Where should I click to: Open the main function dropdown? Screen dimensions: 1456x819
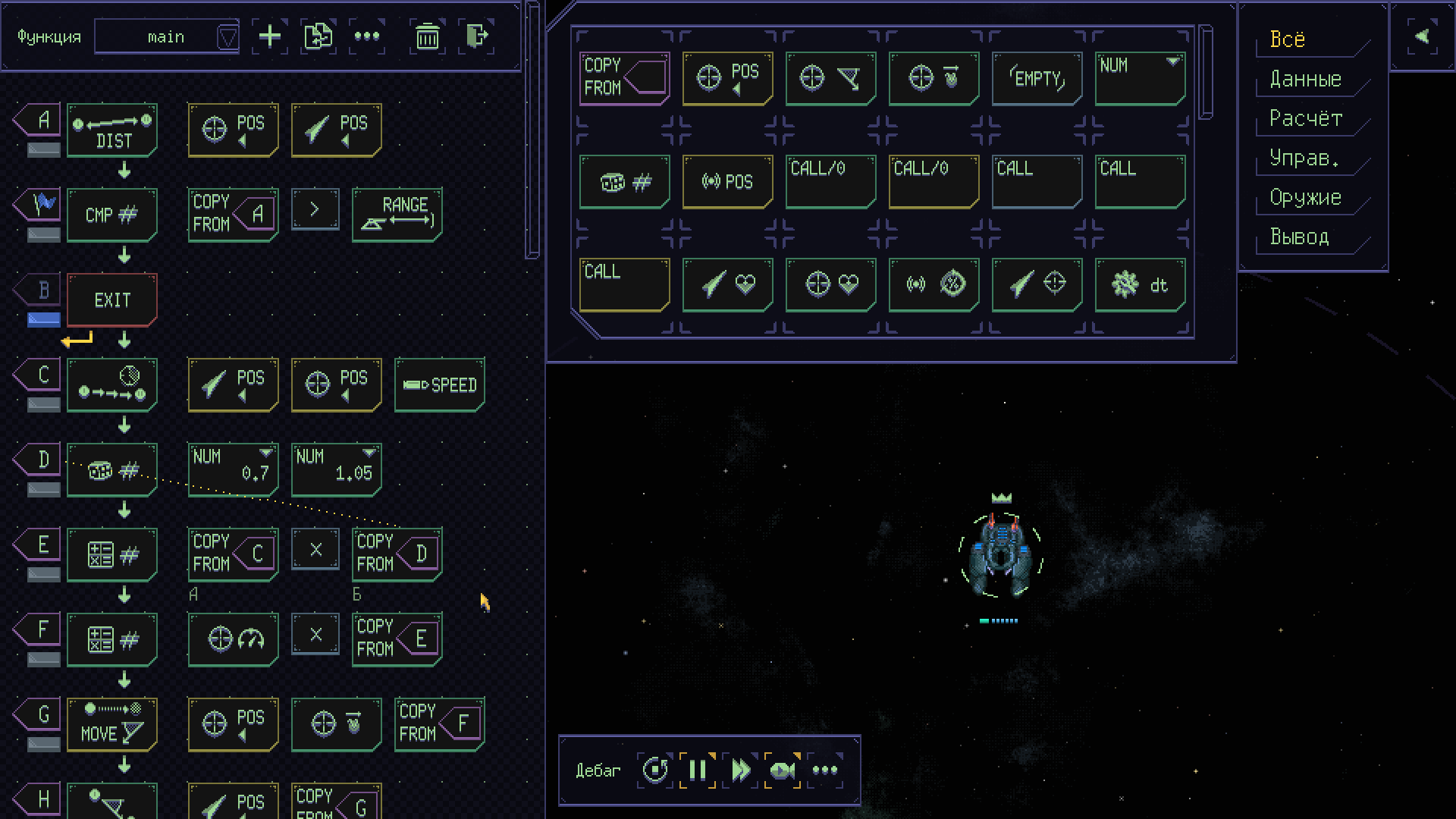coord(227,37)
